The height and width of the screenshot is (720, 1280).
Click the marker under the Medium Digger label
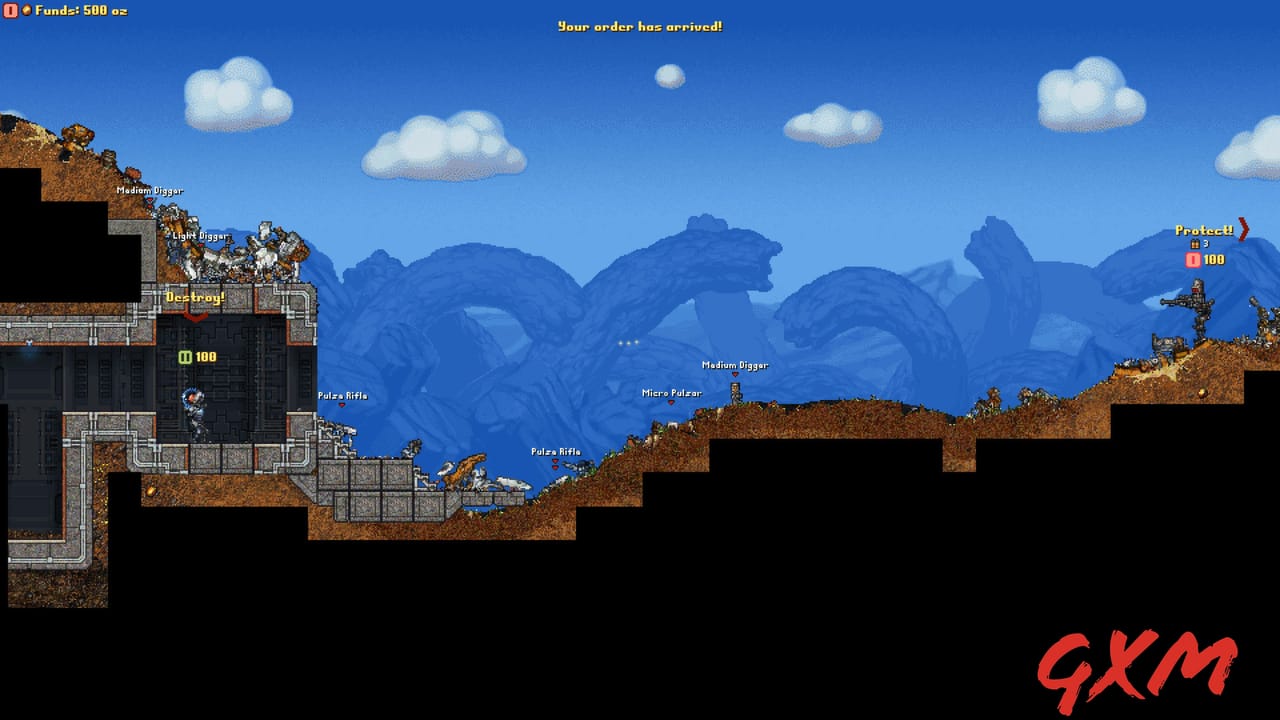coord(735,375)
